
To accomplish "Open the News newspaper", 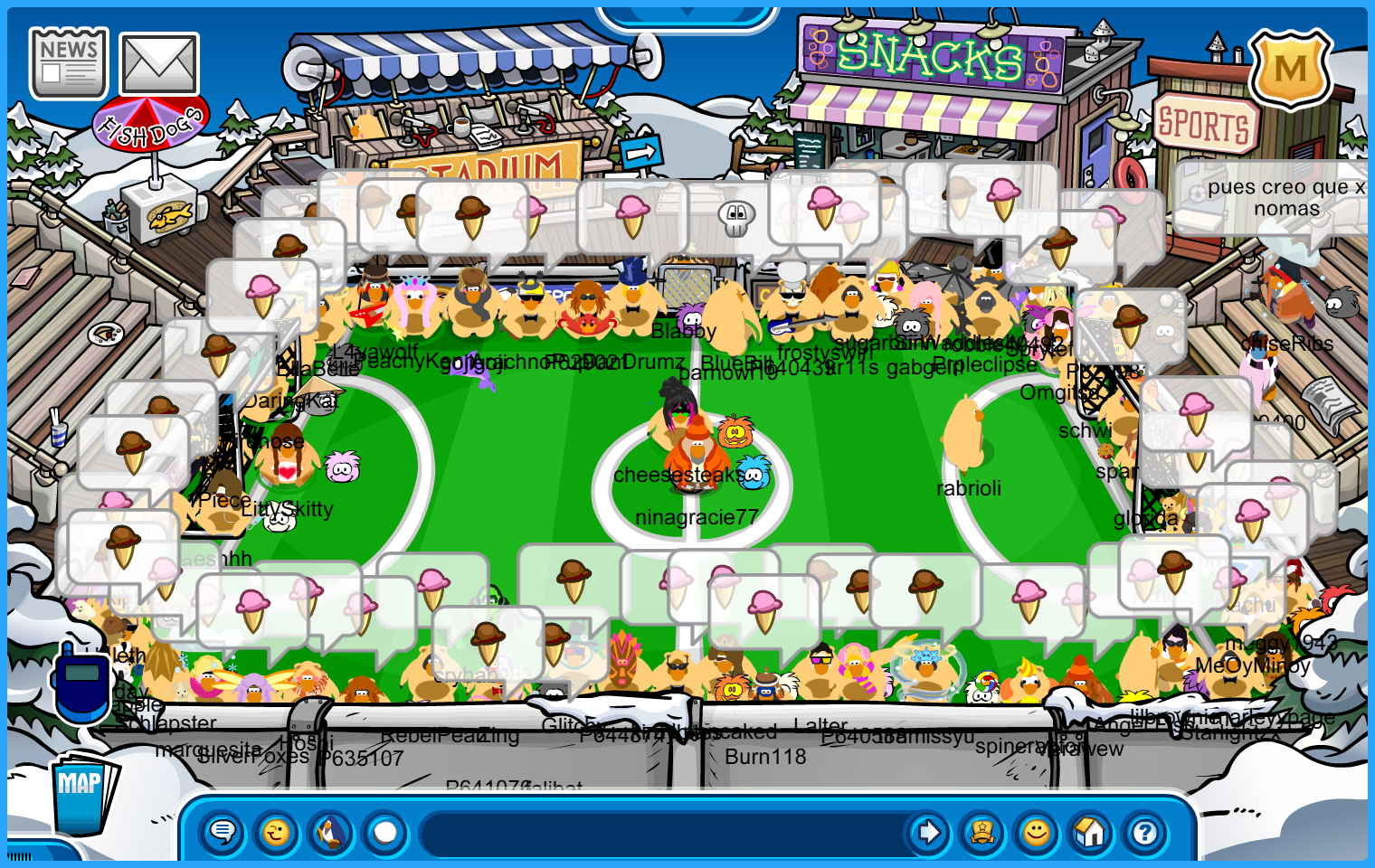I will 69,63.
